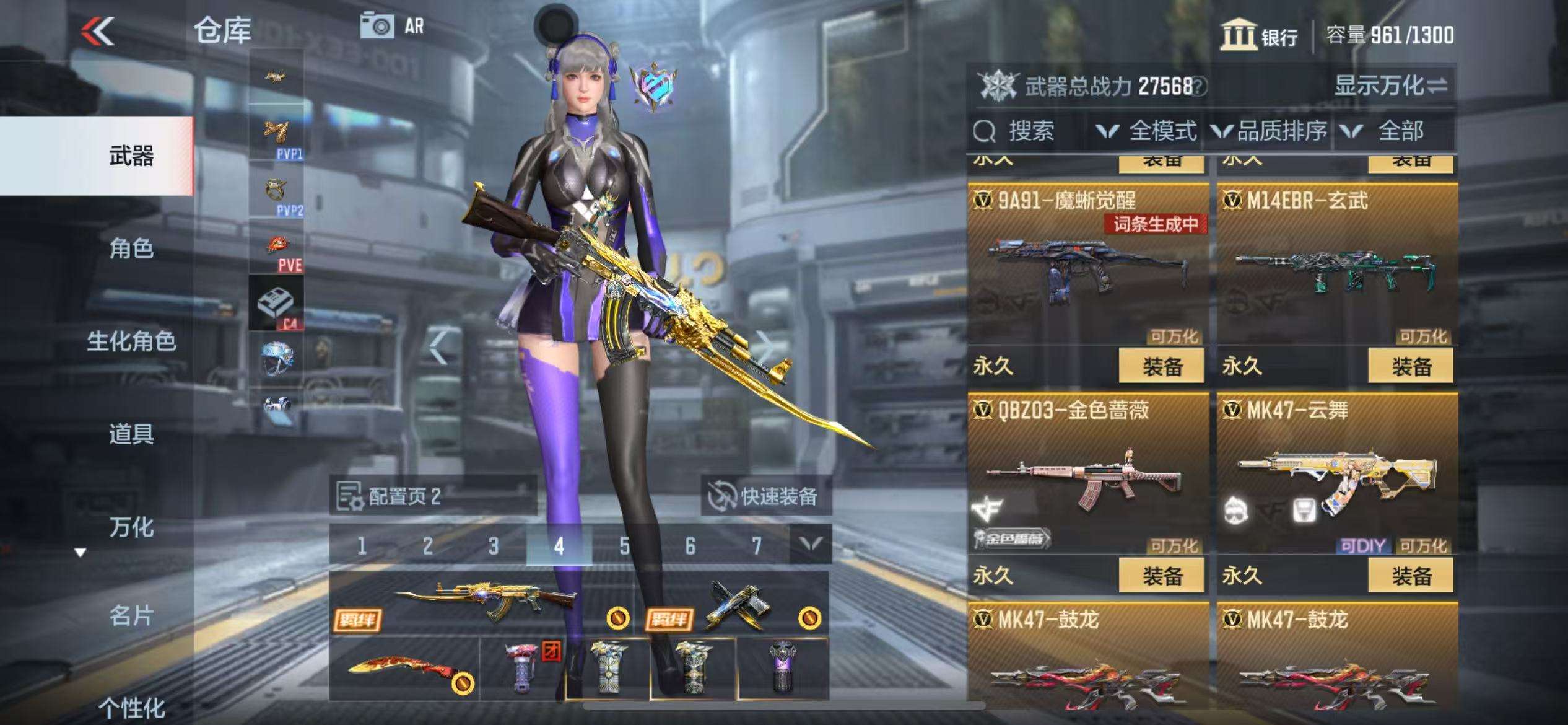Screen dimensions: 1568x725
Task: Switch to the 角色 character tab
Action: click(131, 248)
